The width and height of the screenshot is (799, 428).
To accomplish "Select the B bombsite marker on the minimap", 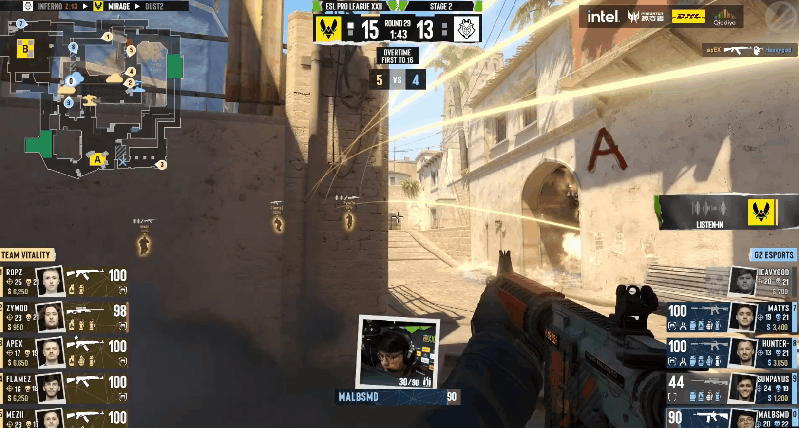I will (x=25, y=46).
